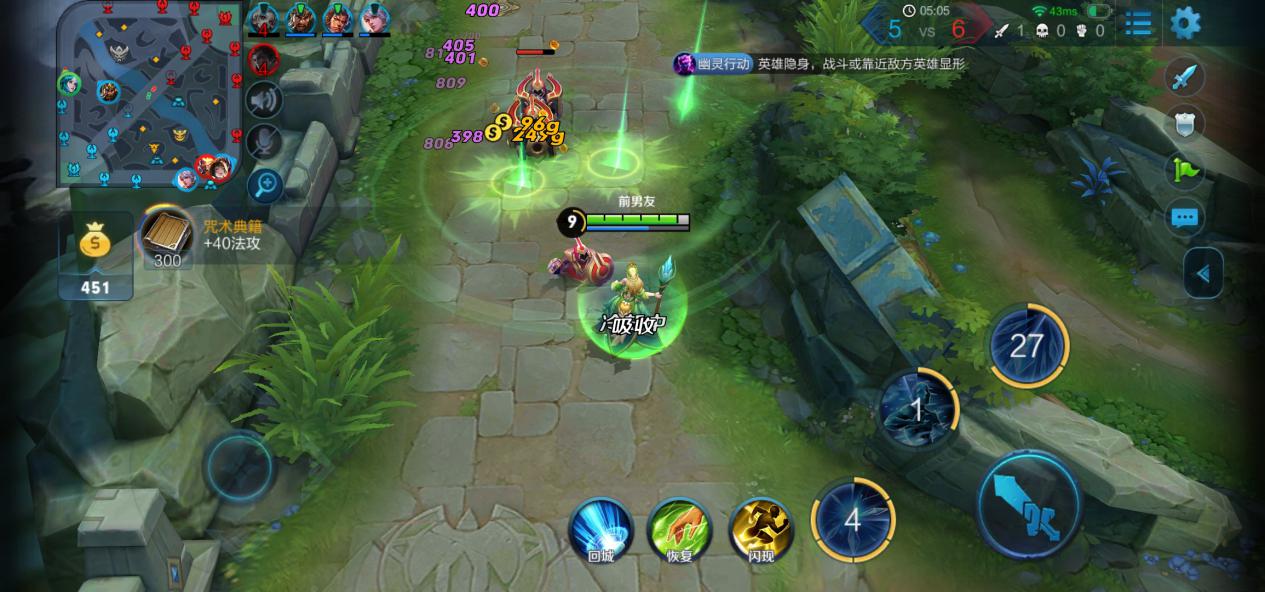Open the gear settings menu
The image size is (1265, 592).
pos(1185,22)
